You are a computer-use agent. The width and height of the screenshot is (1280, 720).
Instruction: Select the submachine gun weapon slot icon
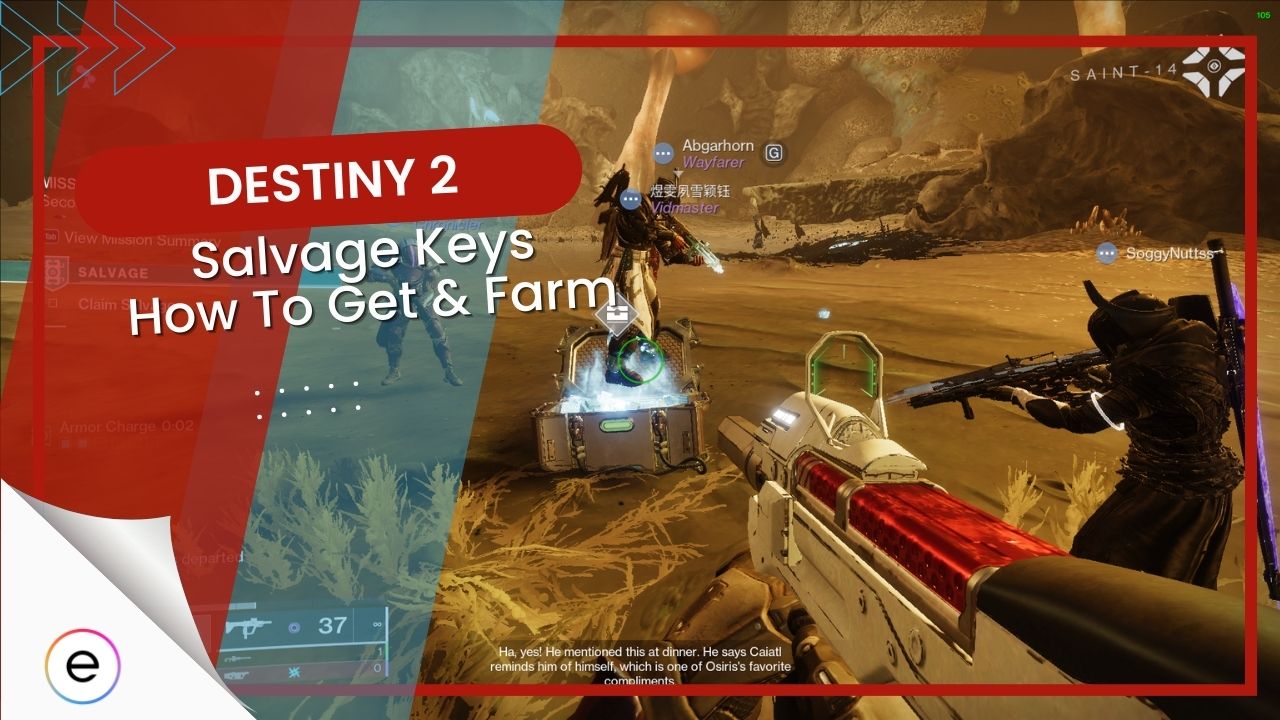pos(247,626)
